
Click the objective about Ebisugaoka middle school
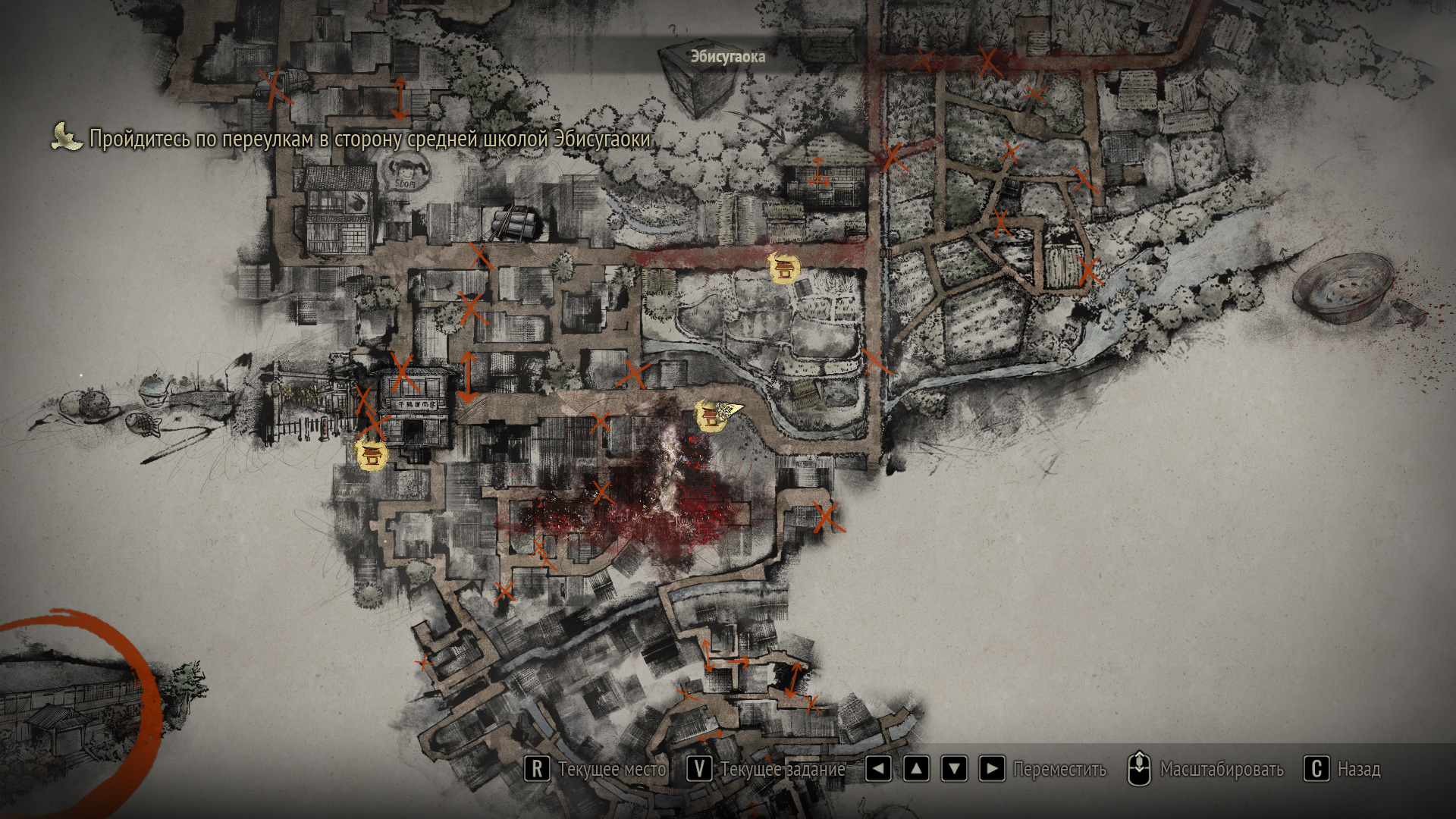pos(369,139)
